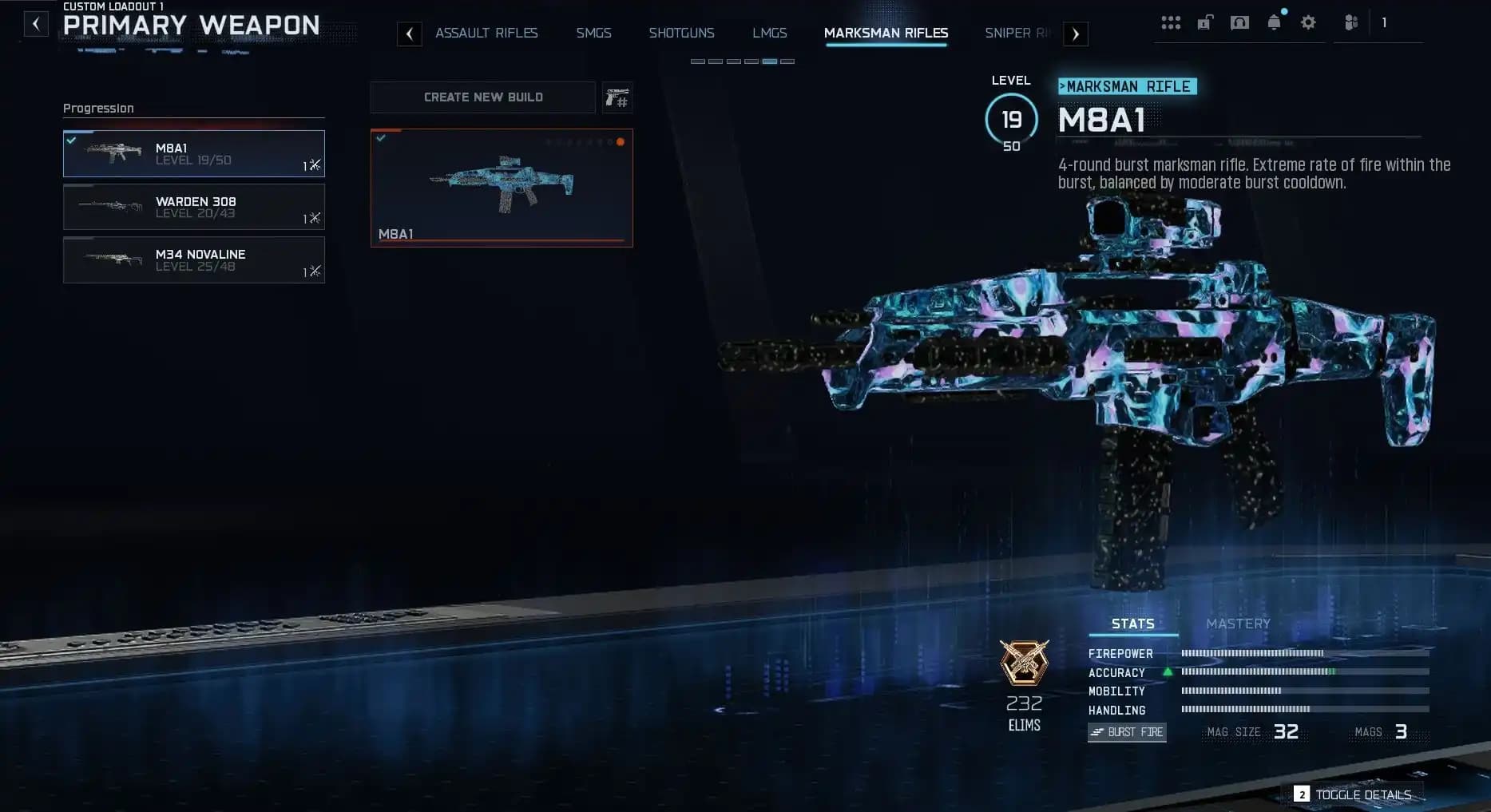Open the weapon serial number browser icon
Viewport: 1491px width, 812px height.
617,97
